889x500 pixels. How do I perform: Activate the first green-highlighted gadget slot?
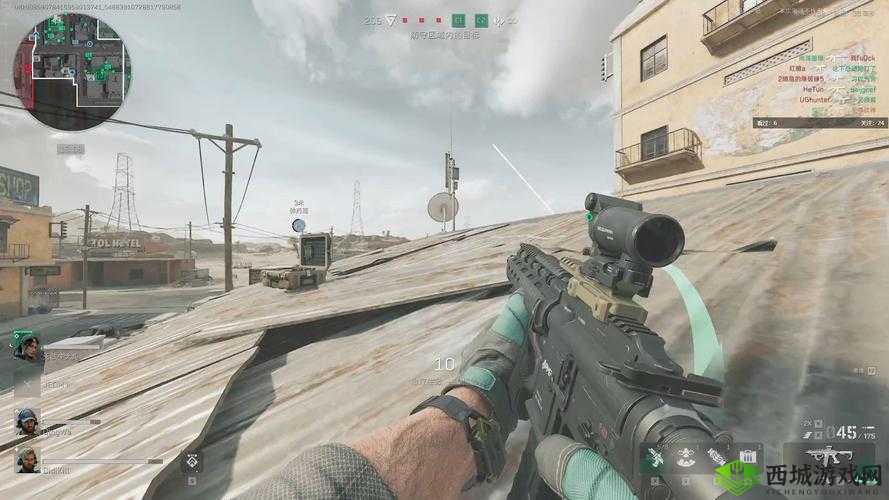(653, 456)
